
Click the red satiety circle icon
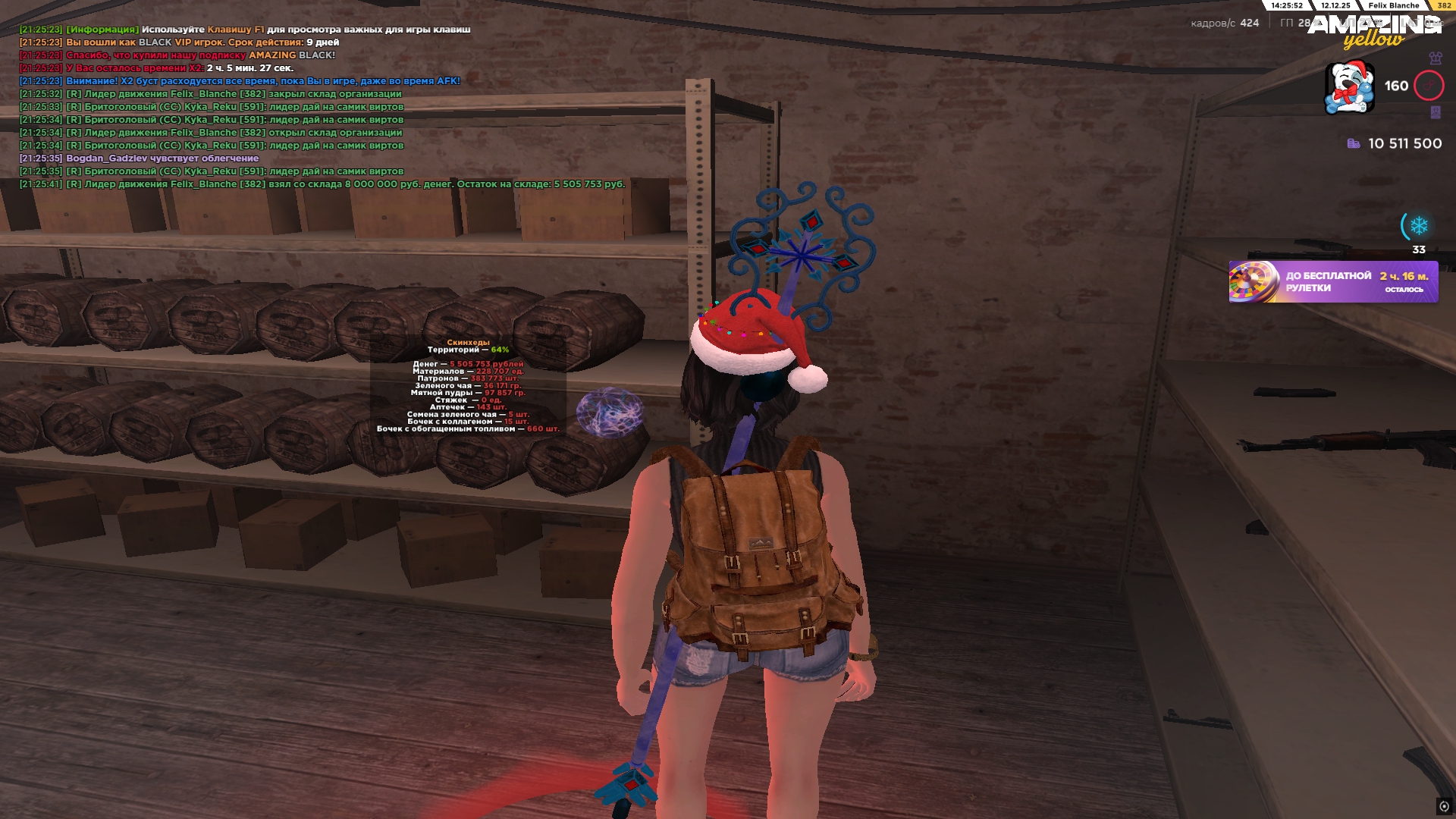[x=1429, y=86]
